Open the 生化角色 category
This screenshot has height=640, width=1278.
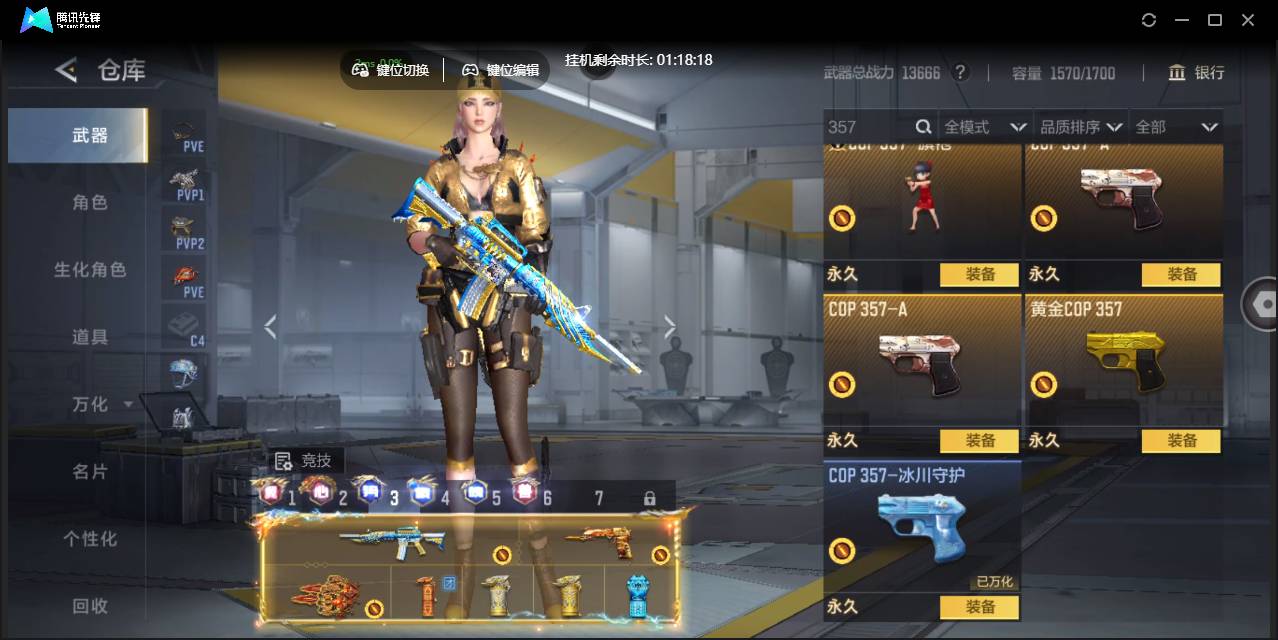pyautogui.click(x=89, y=270)
